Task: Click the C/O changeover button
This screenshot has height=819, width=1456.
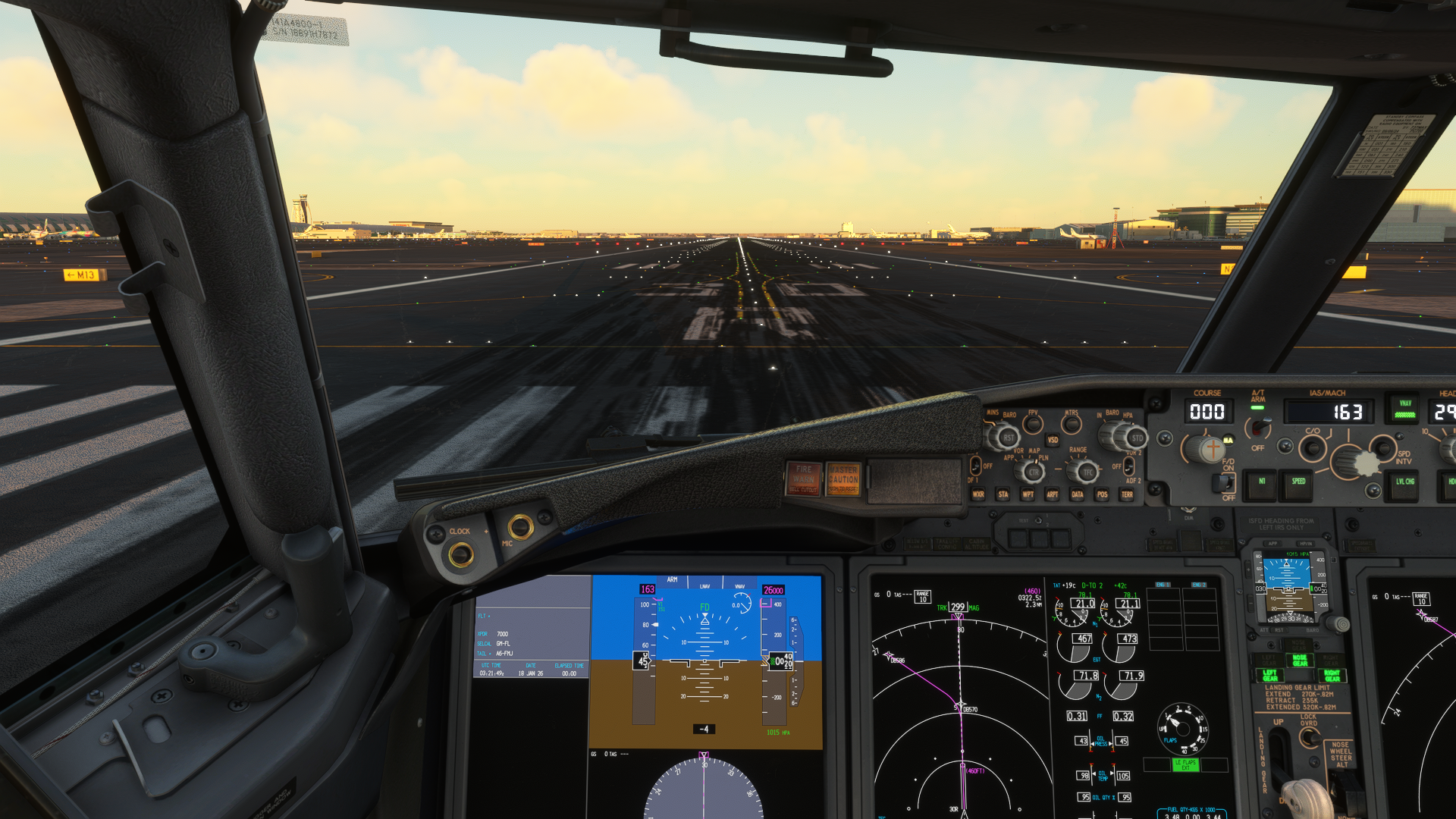Action: [1312, 447]
